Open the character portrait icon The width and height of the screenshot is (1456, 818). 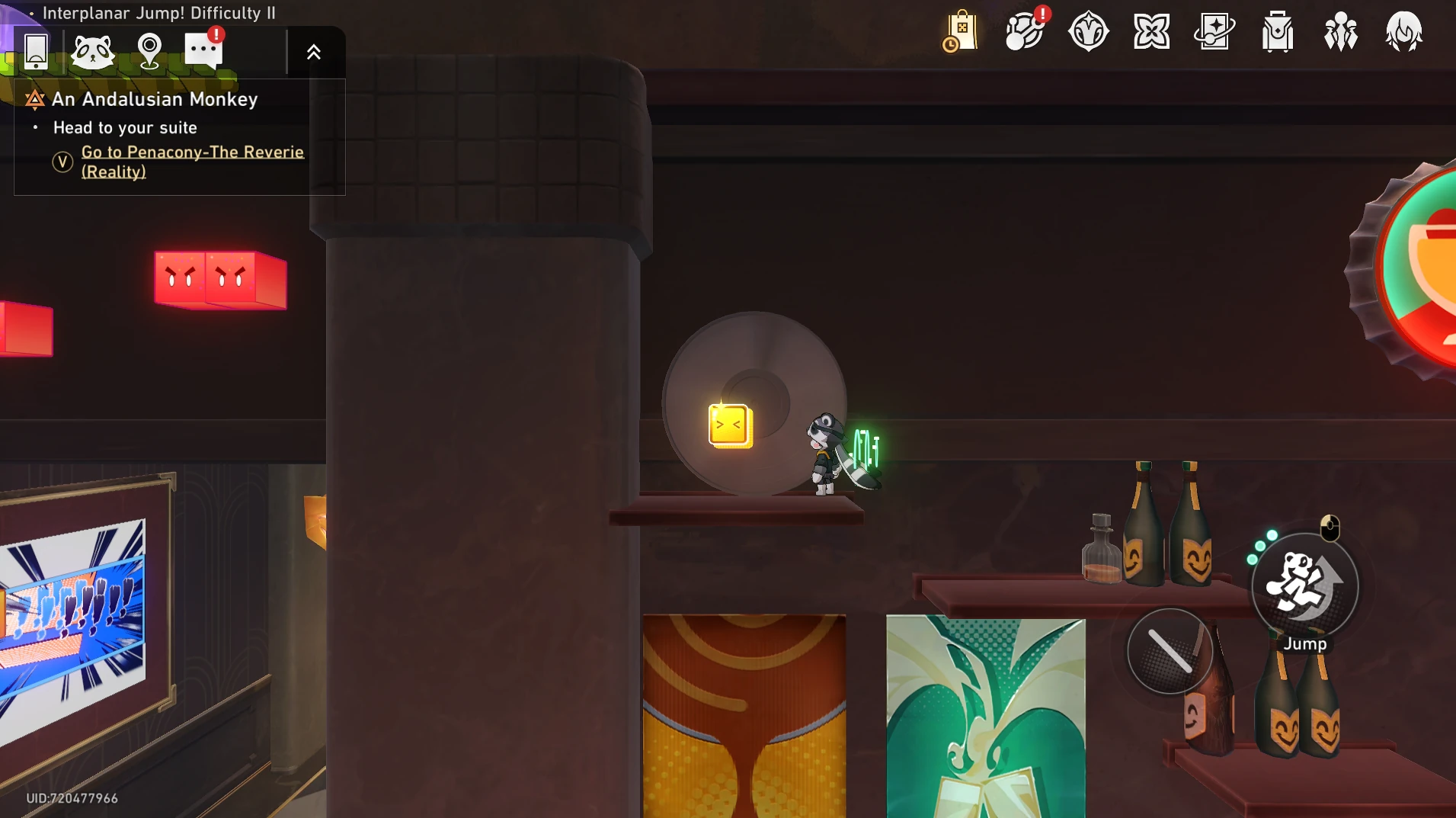(x=1403, y=32)
